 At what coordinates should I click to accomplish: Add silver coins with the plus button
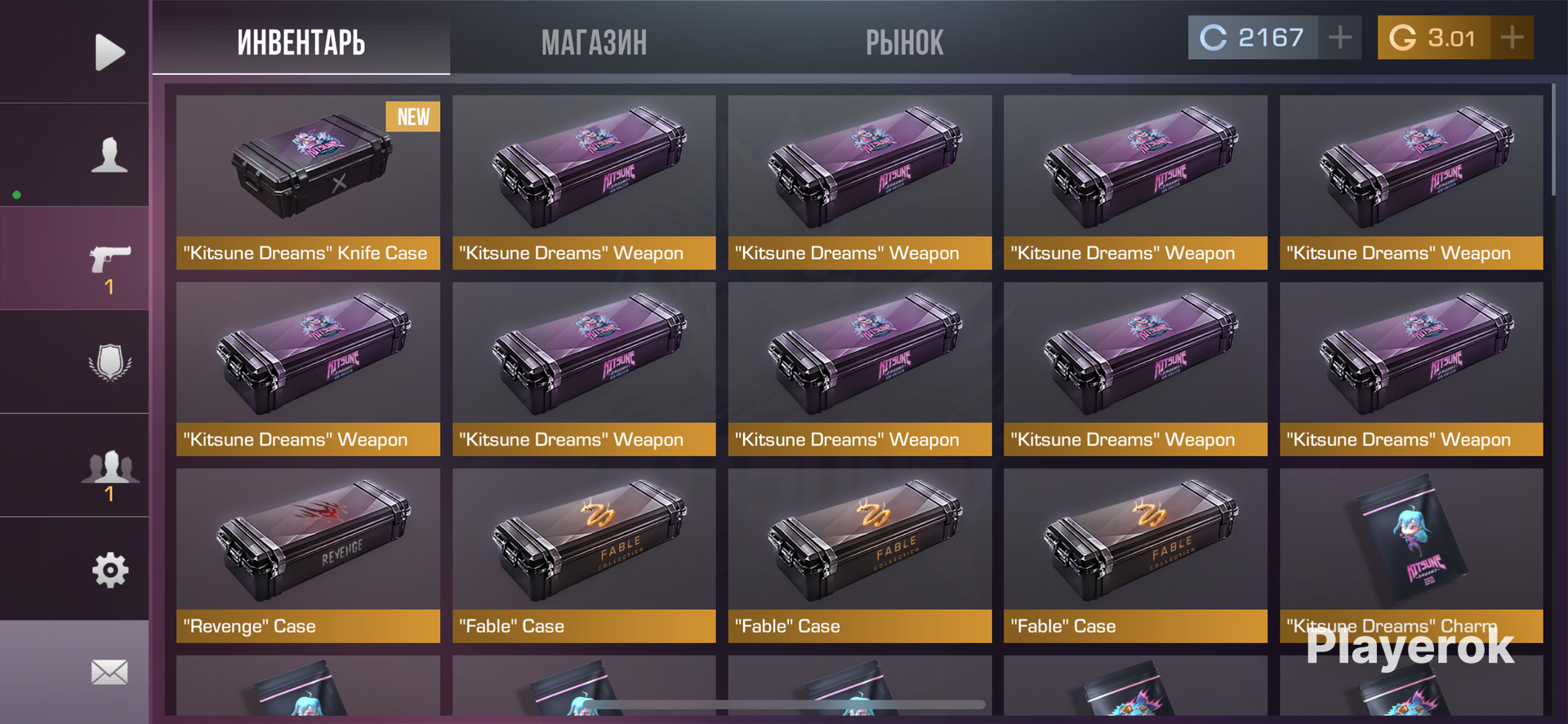click(x=1339, y=38)
